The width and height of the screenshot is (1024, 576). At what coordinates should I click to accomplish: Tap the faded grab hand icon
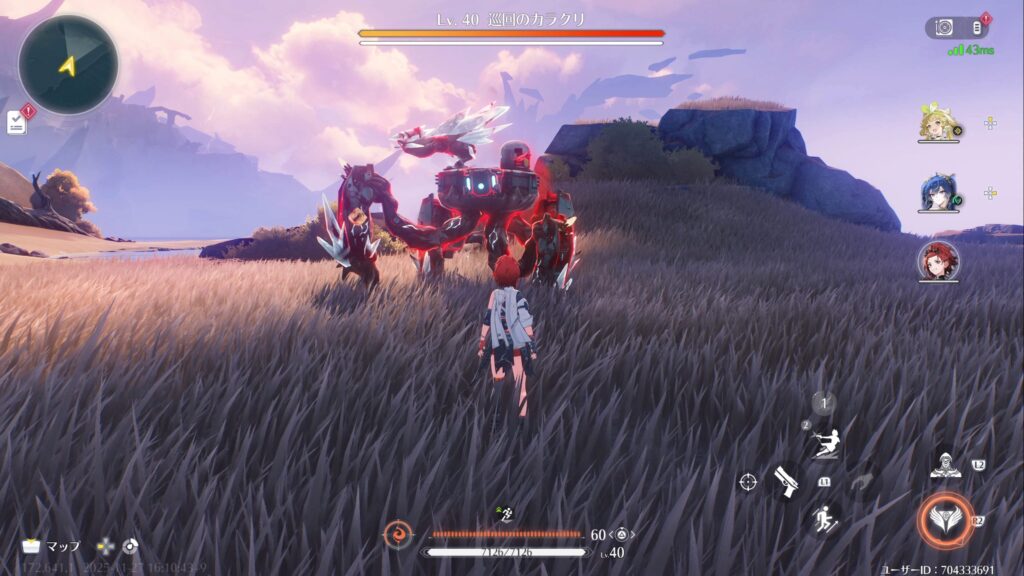(x=860, y=482)
